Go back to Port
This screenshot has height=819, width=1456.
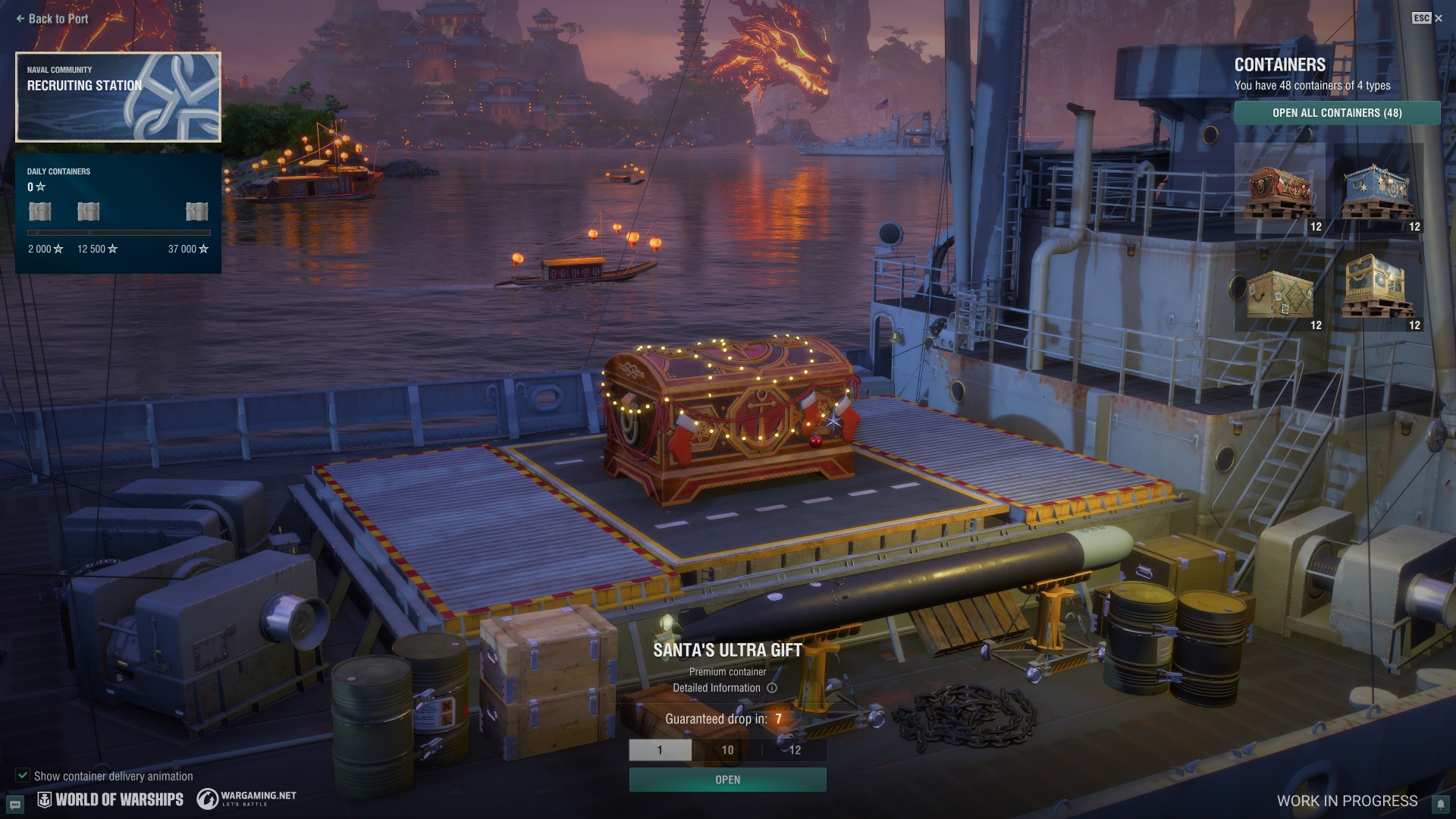tap(52, 19)
